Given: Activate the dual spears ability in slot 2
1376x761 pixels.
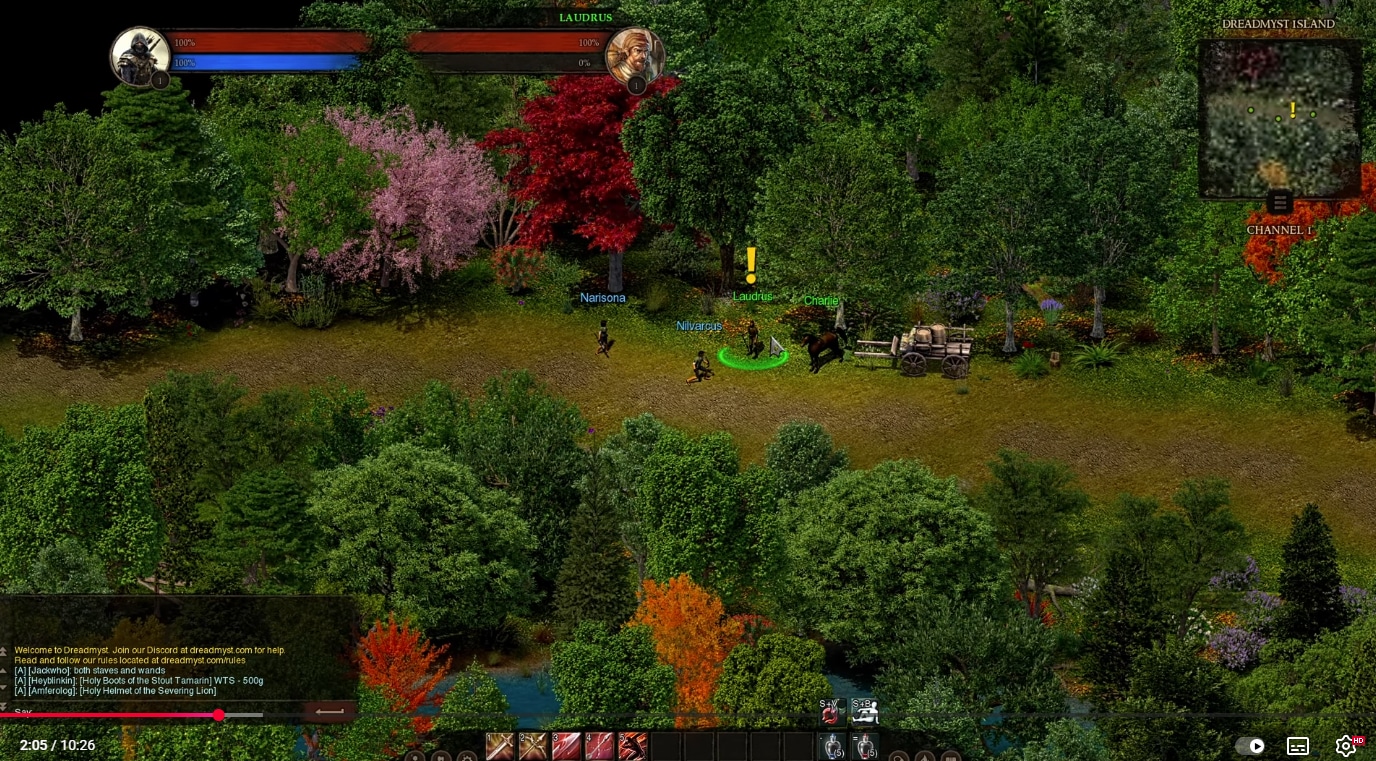Looking at the screenshot, I should point(534,746).
